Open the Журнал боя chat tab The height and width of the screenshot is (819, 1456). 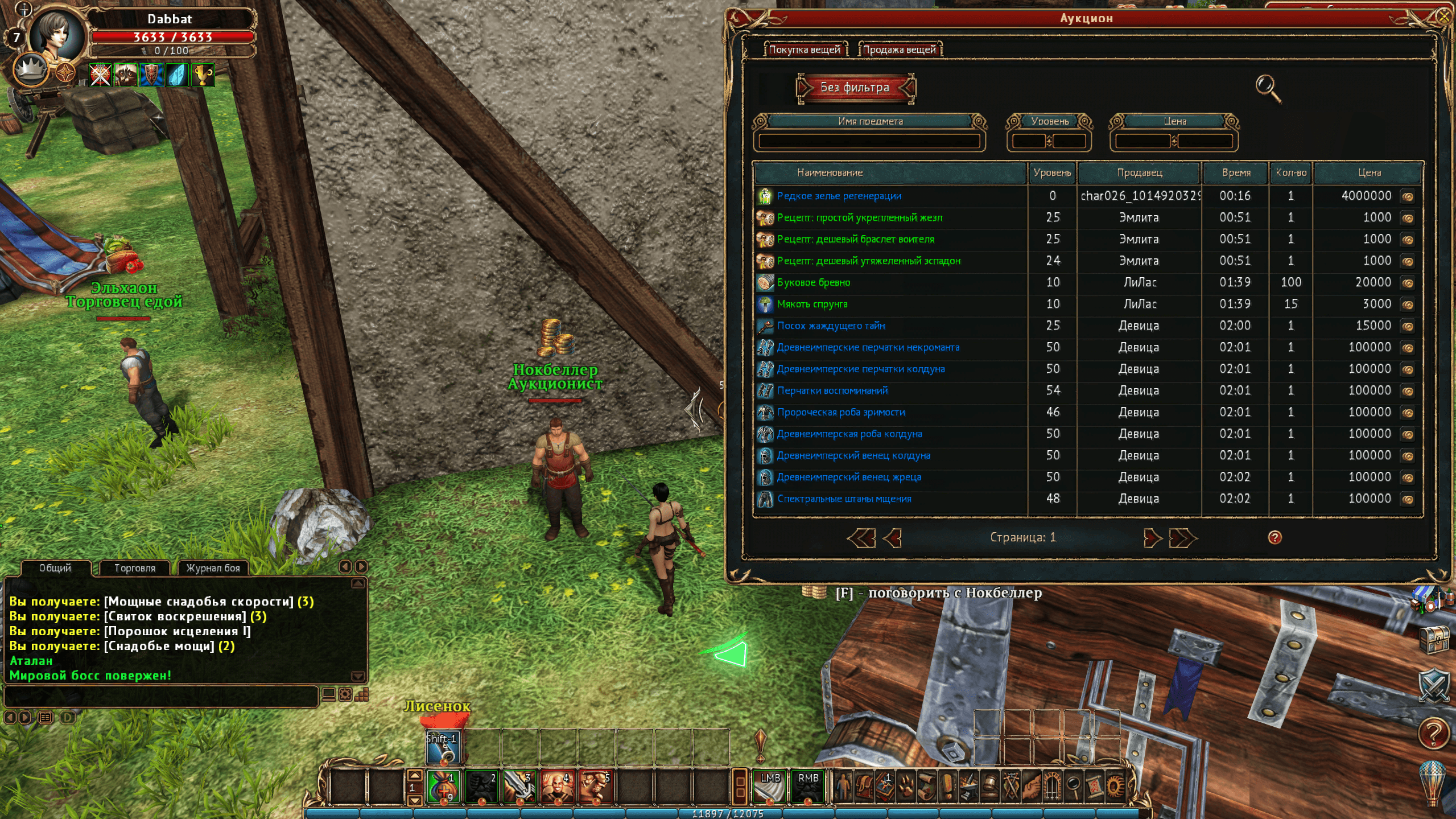pos(213,568)
